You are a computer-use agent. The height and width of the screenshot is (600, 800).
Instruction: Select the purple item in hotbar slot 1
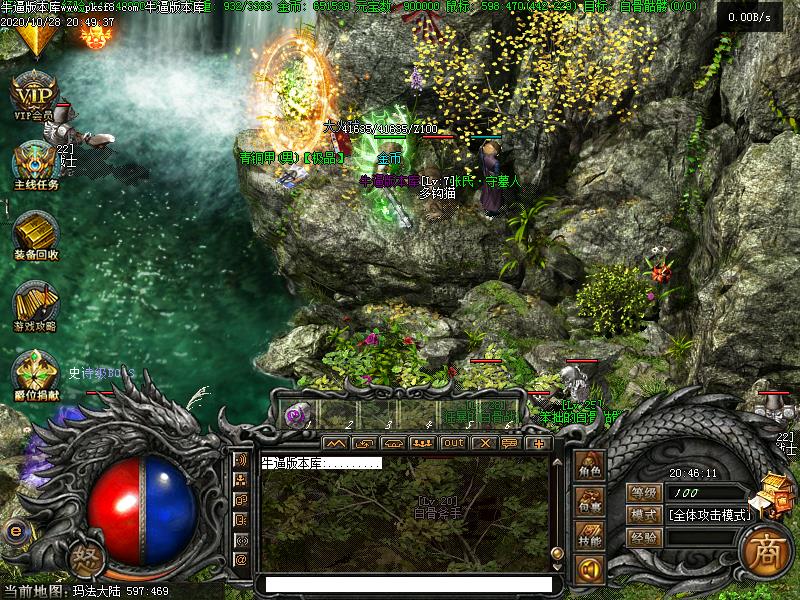(297, 415)
